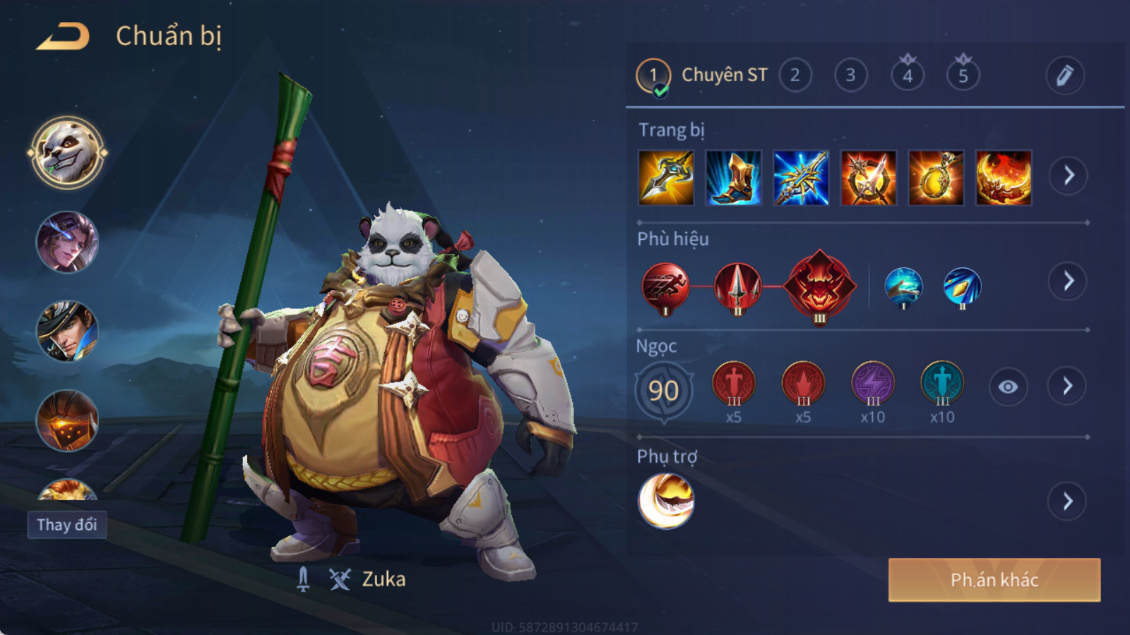Toggle the Ngọc eye visibility icon
1130x635 pixels.
[x=1008, y=387]
